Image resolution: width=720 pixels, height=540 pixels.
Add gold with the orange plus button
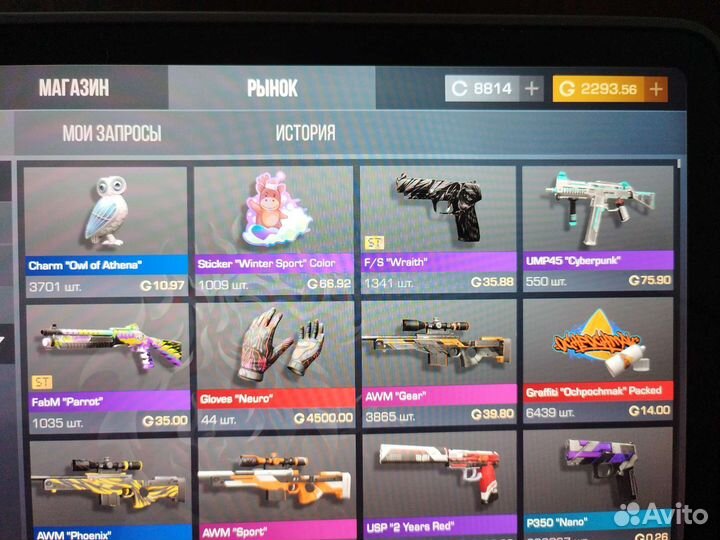(656, 89)
